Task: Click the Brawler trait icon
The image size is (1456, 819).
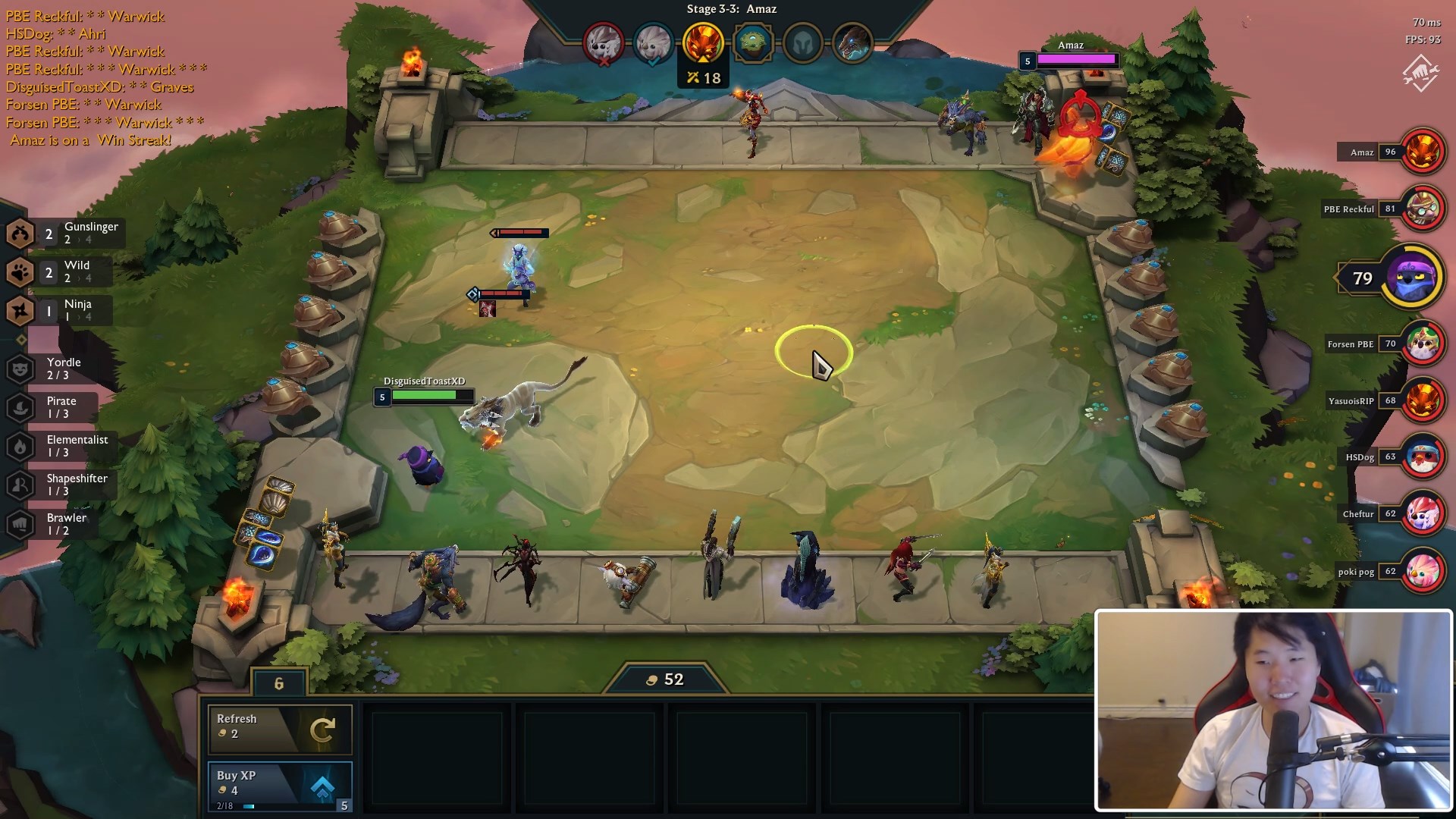Action: [x=17, y=524]
